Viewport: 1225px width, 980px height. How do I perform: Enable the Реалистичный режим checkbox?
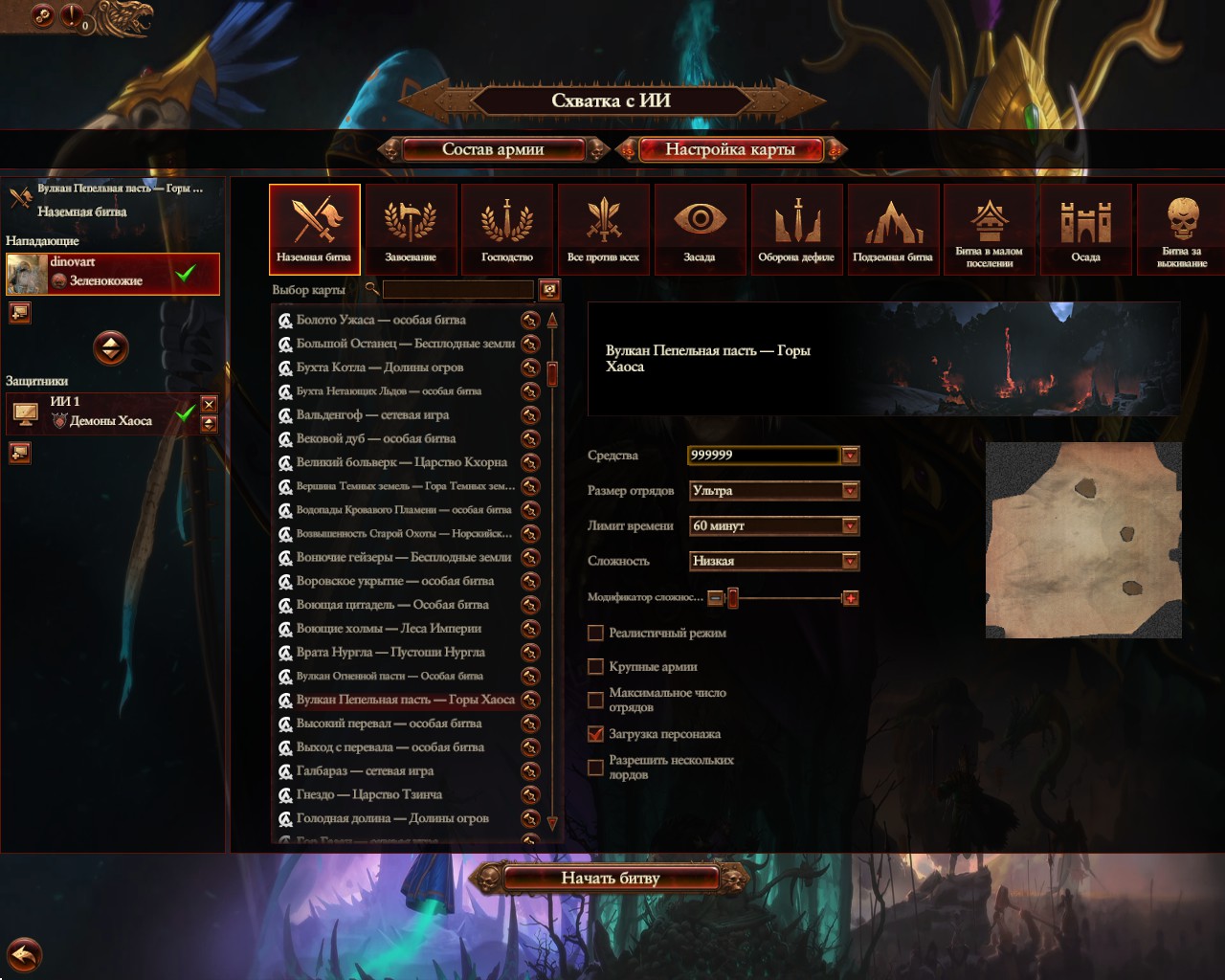point(595,633)
